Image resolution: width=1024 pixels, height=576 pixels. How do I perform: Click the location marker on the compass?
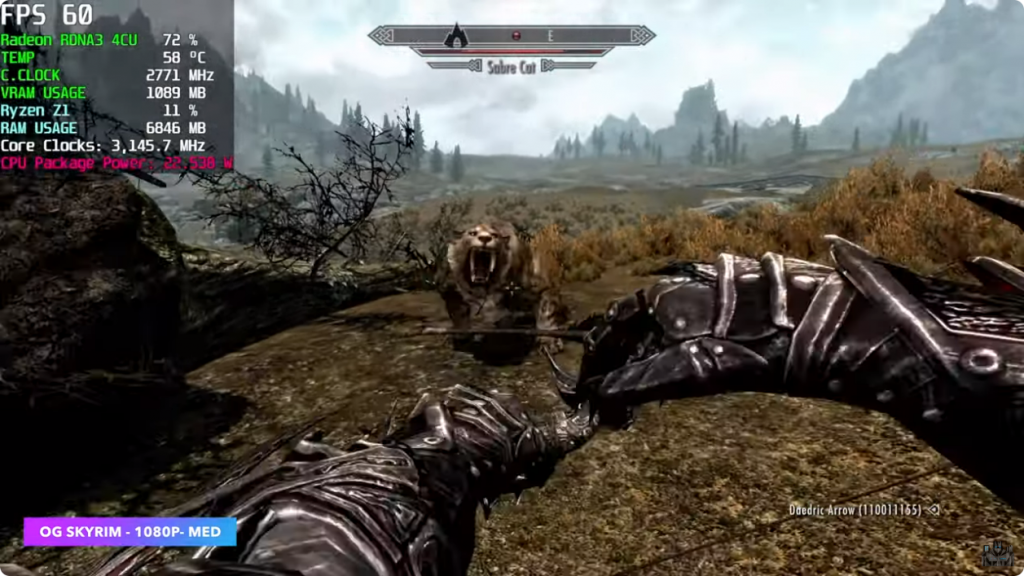(456, 36)
